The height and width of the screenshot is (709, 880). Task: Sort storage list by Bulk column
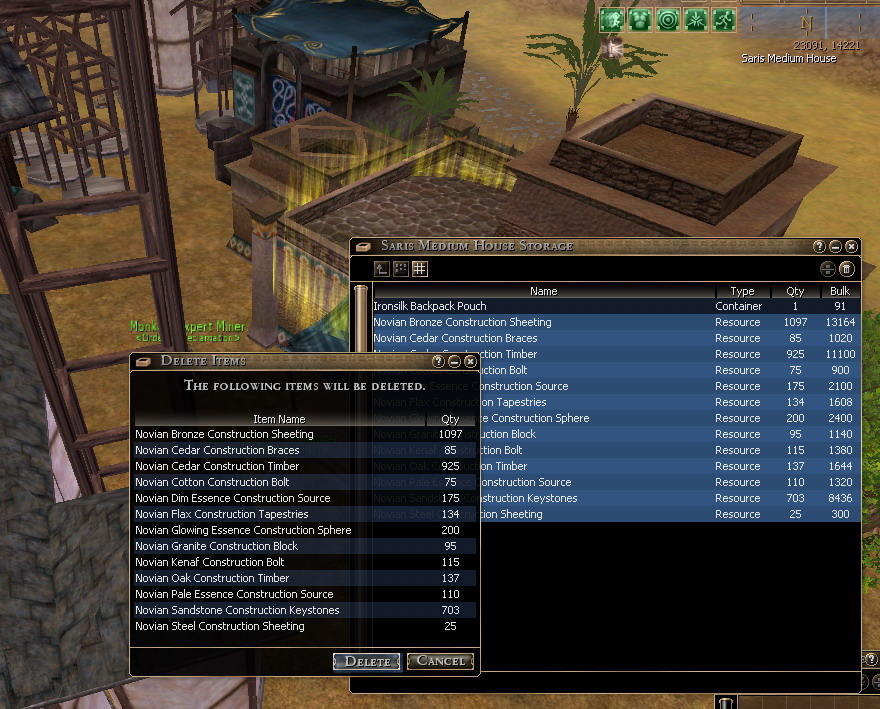pyautogui.click(x=839, y=291)
